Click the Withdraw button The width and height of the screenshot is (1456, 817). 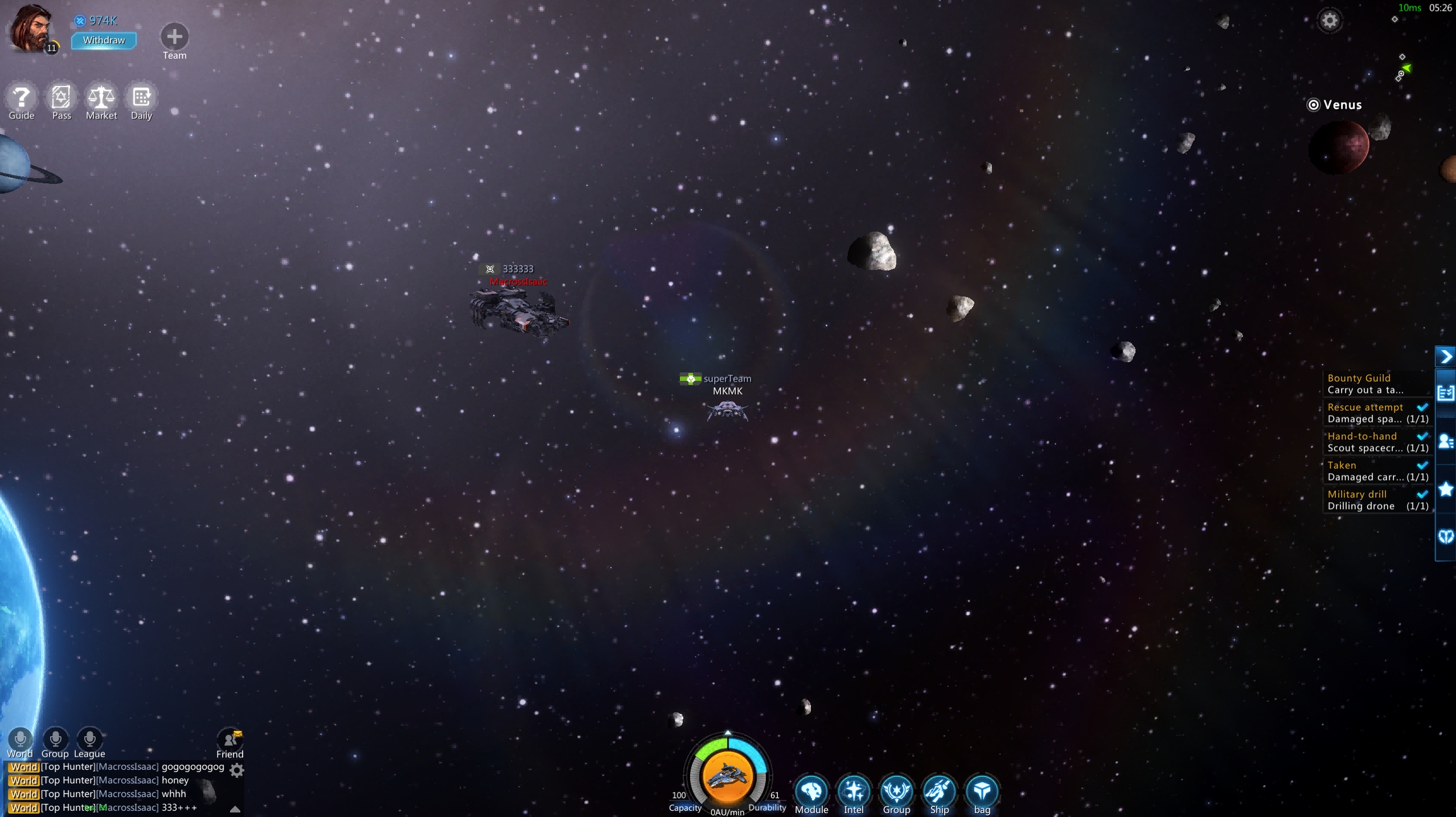pyautogui.click(x=104, y=40)
